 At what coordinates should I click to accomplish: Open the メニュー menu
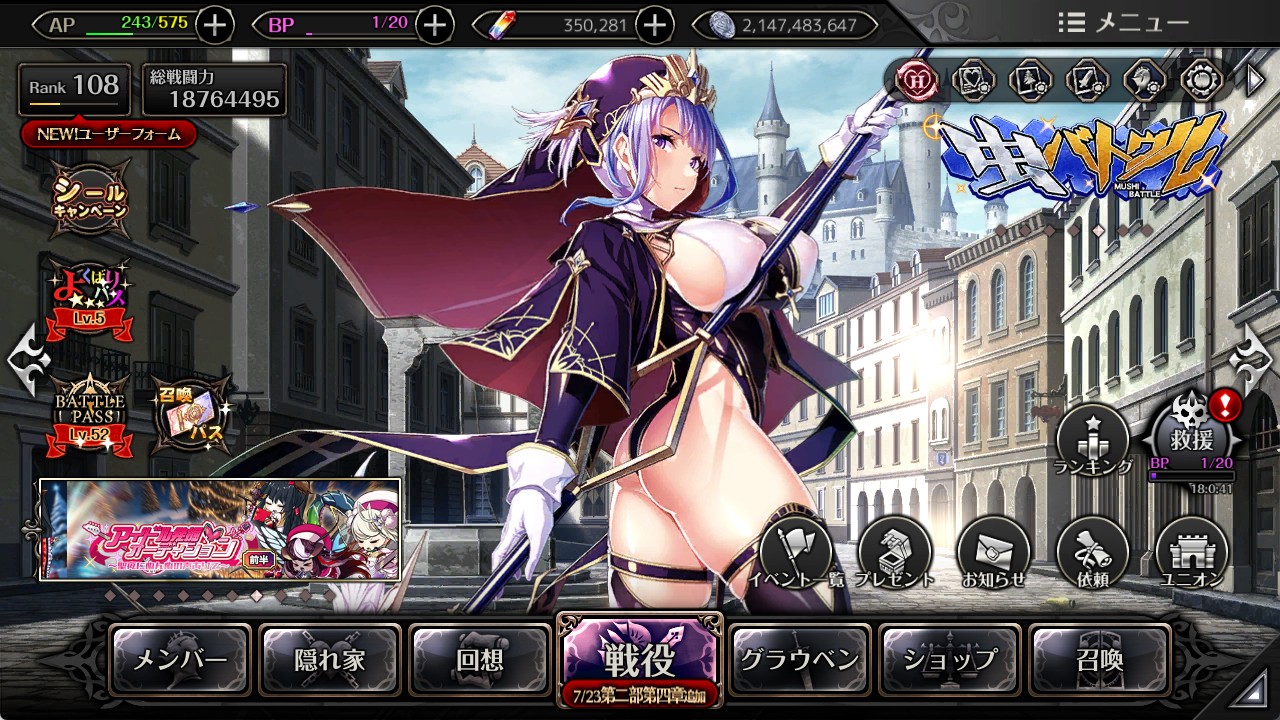coord(1123,22)
